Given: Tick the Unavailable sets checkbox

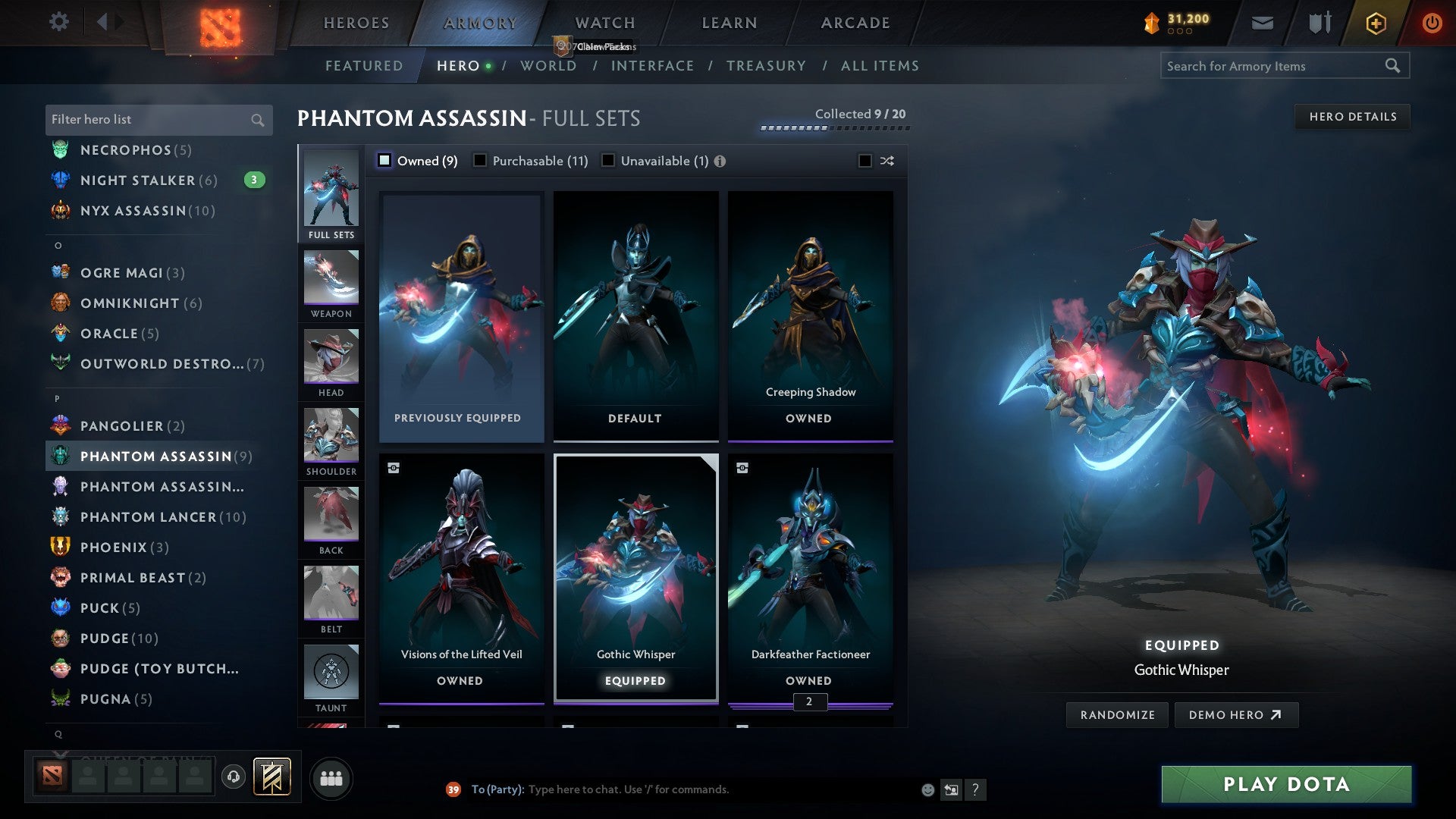Looking at the screenshot, I should (608, 161).
